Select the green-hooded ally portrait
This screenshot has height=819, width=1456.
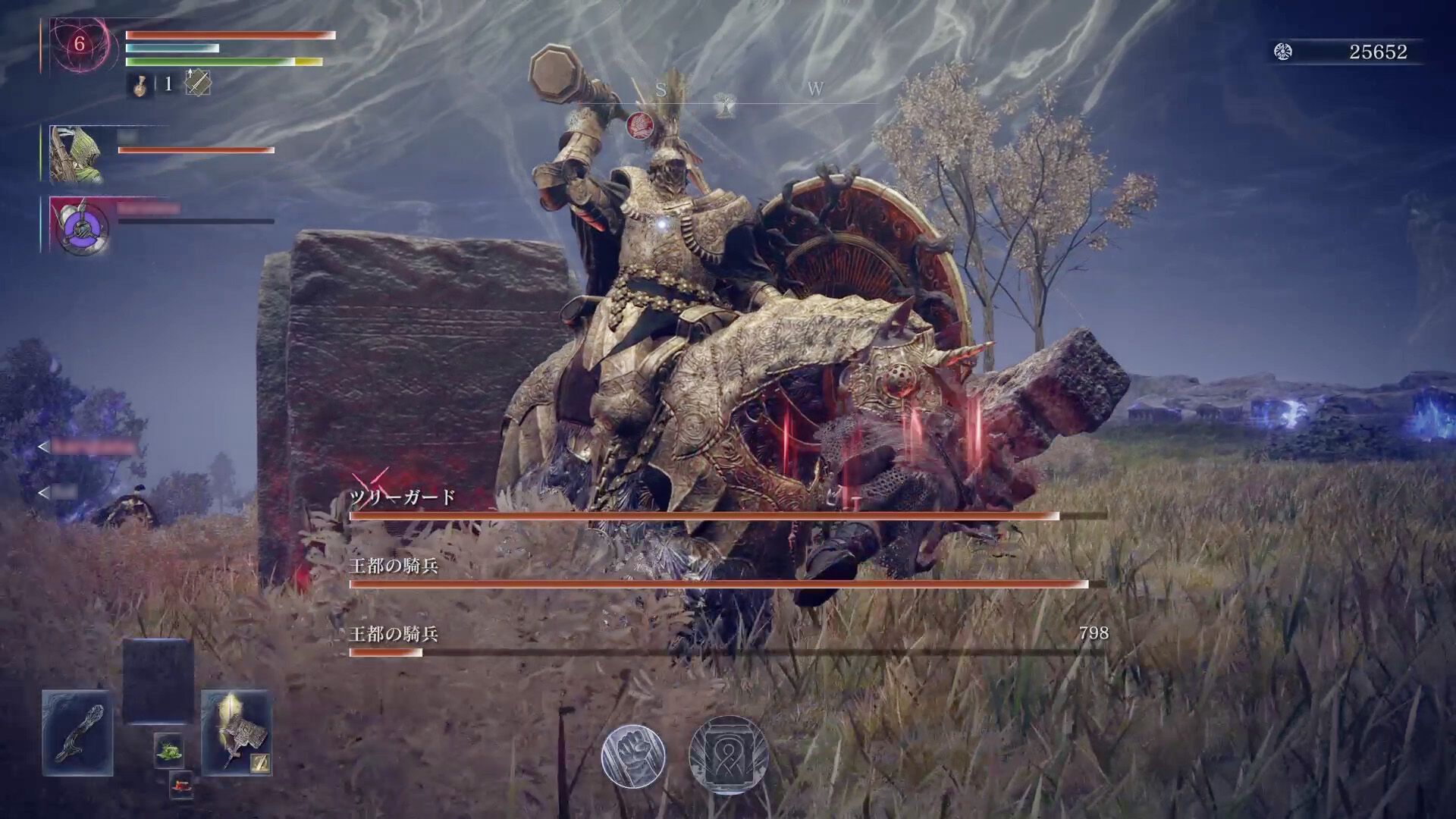[76, 155]
